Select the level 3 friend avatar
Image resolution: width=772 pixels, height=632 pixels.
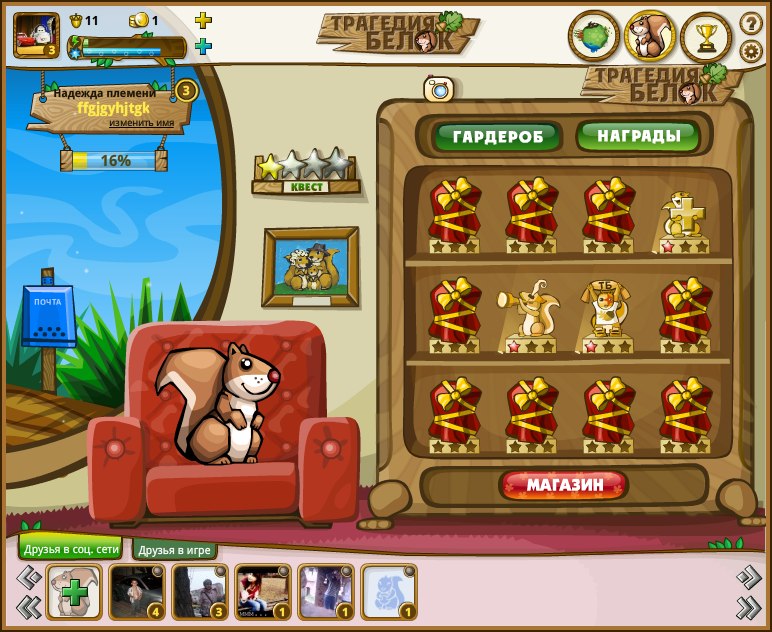coord(198,592)
